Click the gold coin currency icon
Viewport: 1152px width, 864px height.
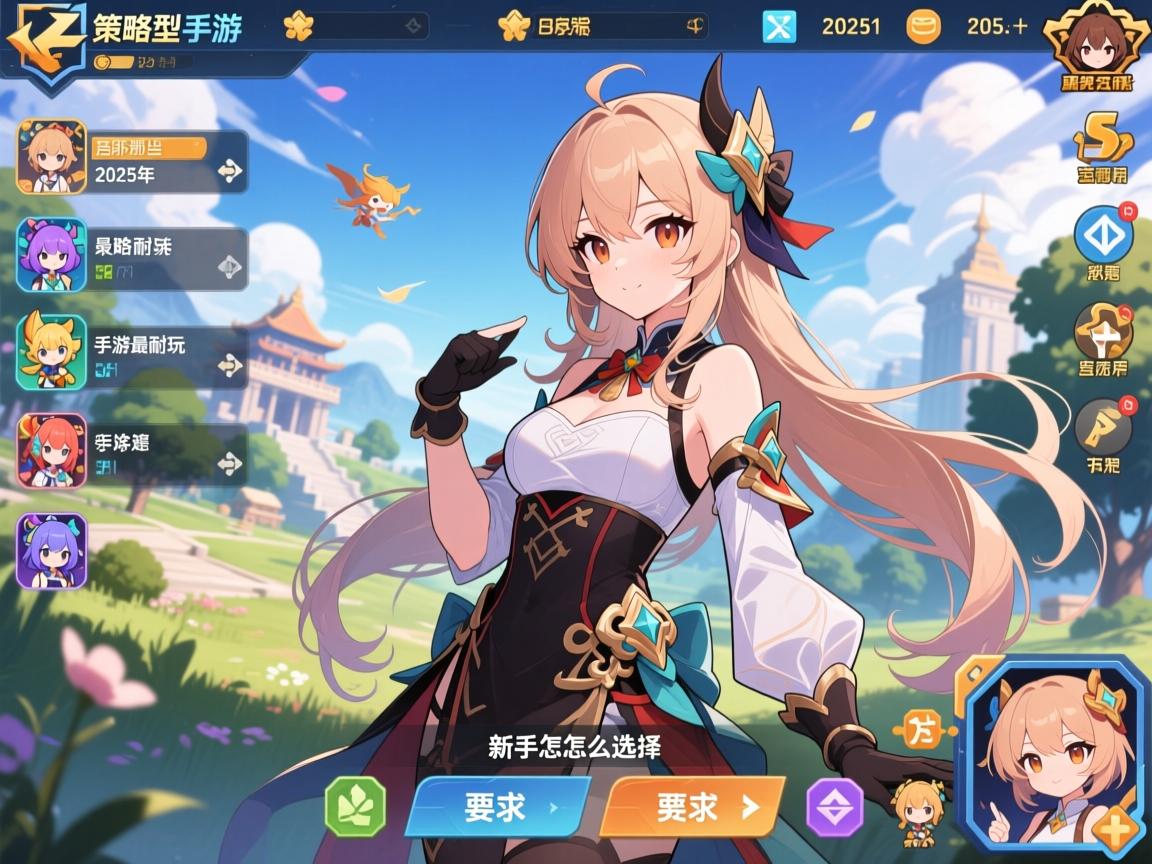(x=923, y=27)
